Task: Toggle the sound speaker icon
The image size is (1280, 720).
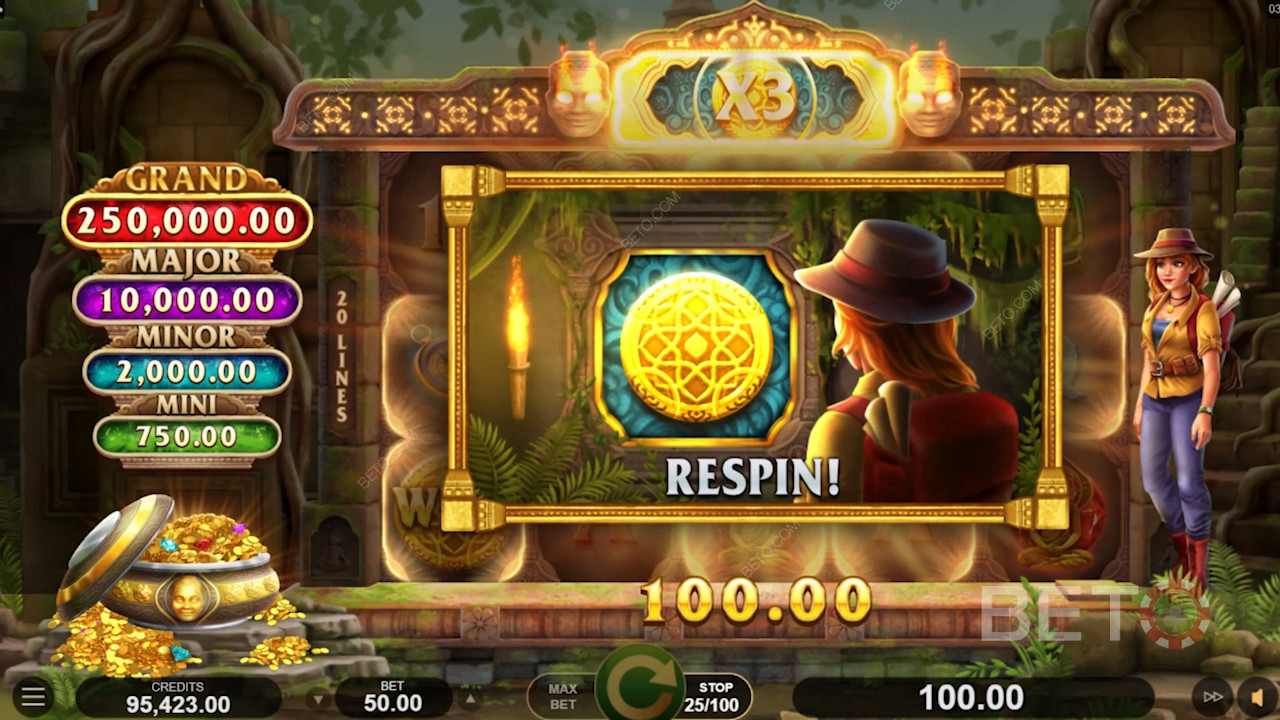Action: pos(1256,697)
